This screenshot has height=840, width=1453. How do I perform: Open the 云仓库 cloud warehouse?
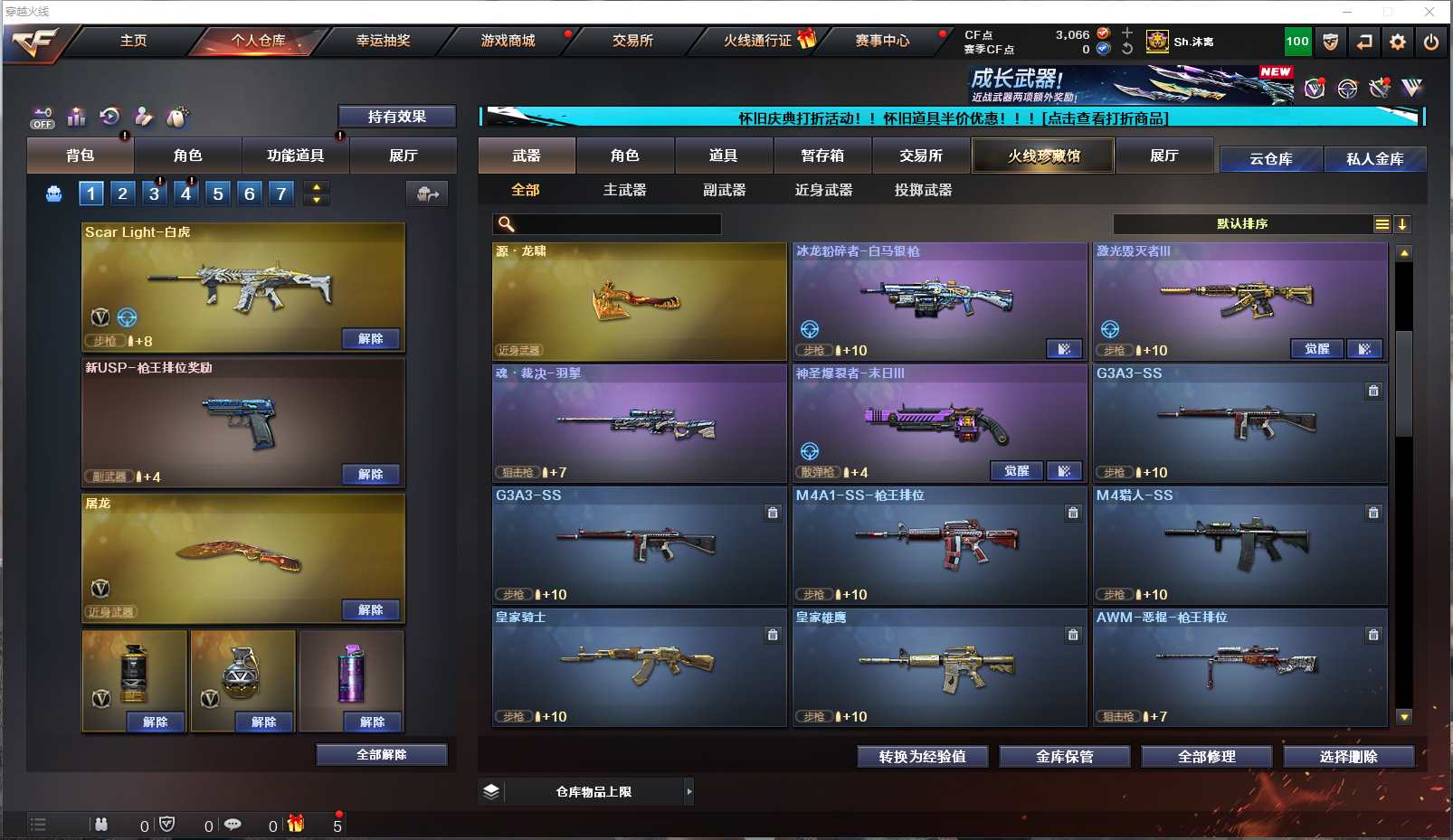click(1270, 159)
